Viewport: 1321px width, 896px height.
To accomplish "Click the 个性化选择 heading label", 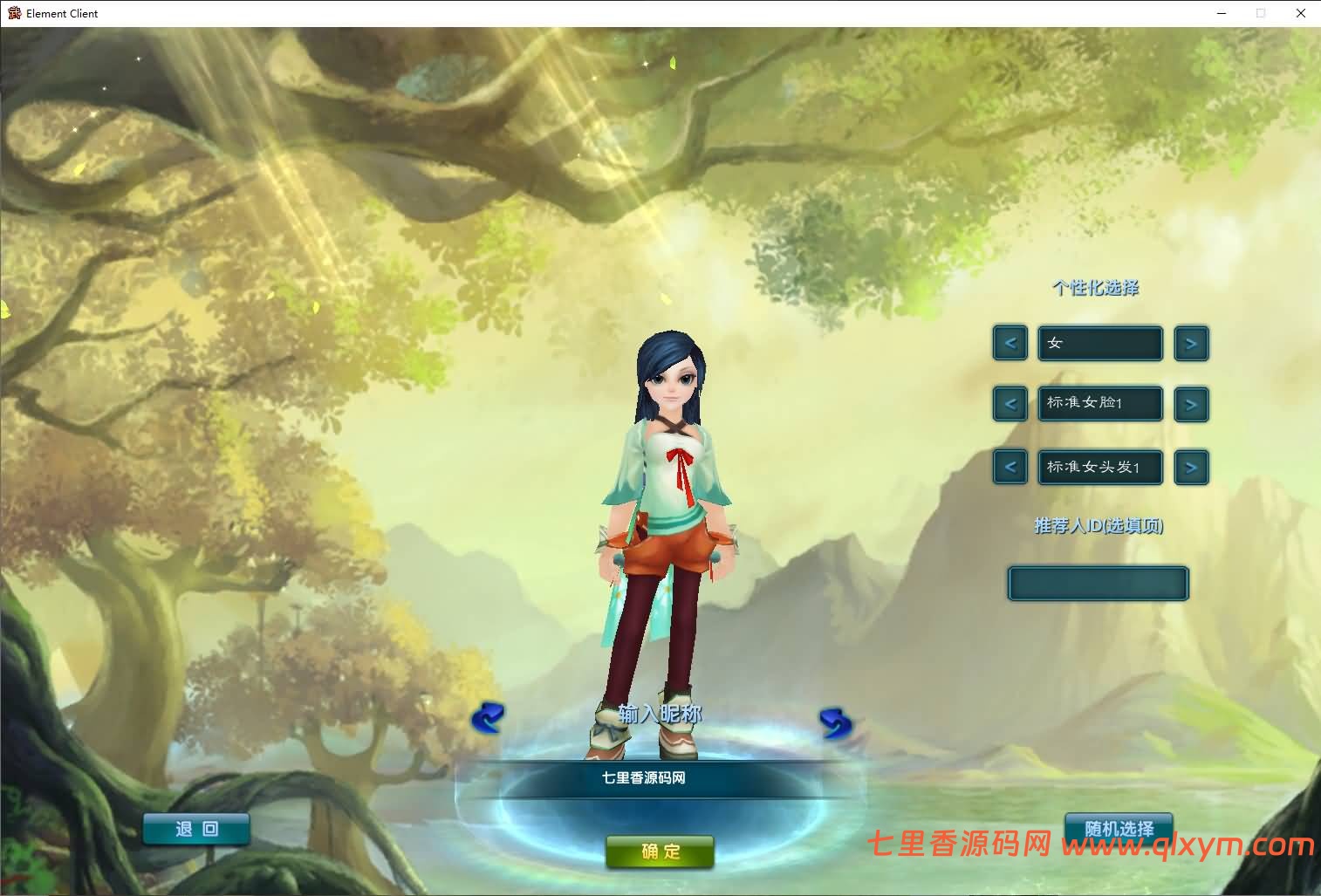I will (1096, 288).
